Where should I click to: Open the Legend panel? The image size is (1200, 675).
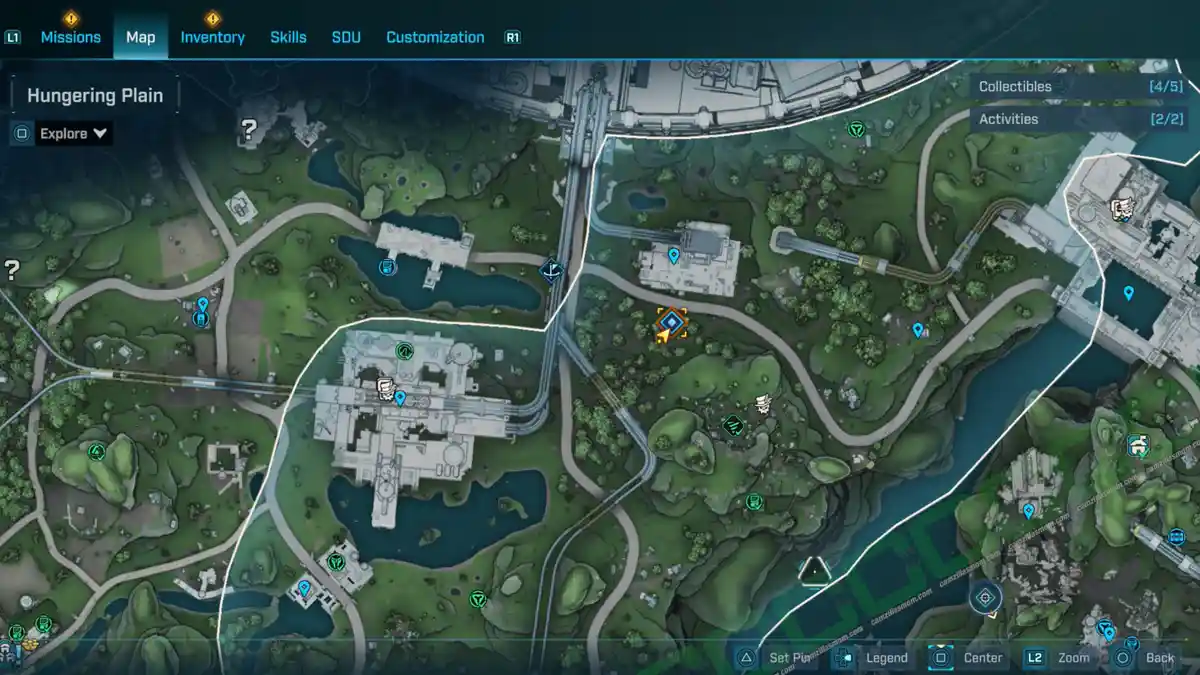[x=874, y=657]
